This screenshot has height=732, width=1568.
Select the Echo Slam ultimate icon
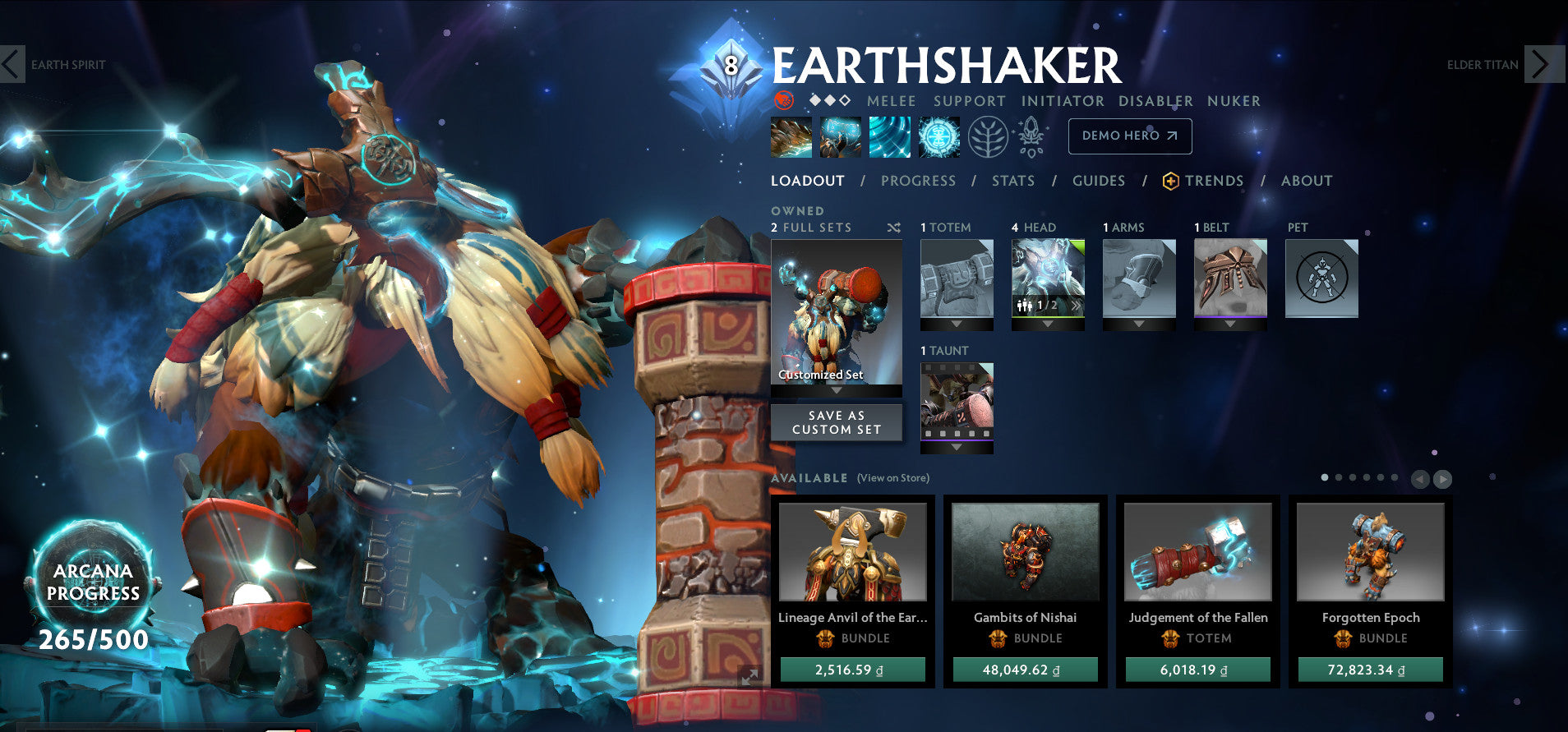pyautogui.click(x=940, y=136)
